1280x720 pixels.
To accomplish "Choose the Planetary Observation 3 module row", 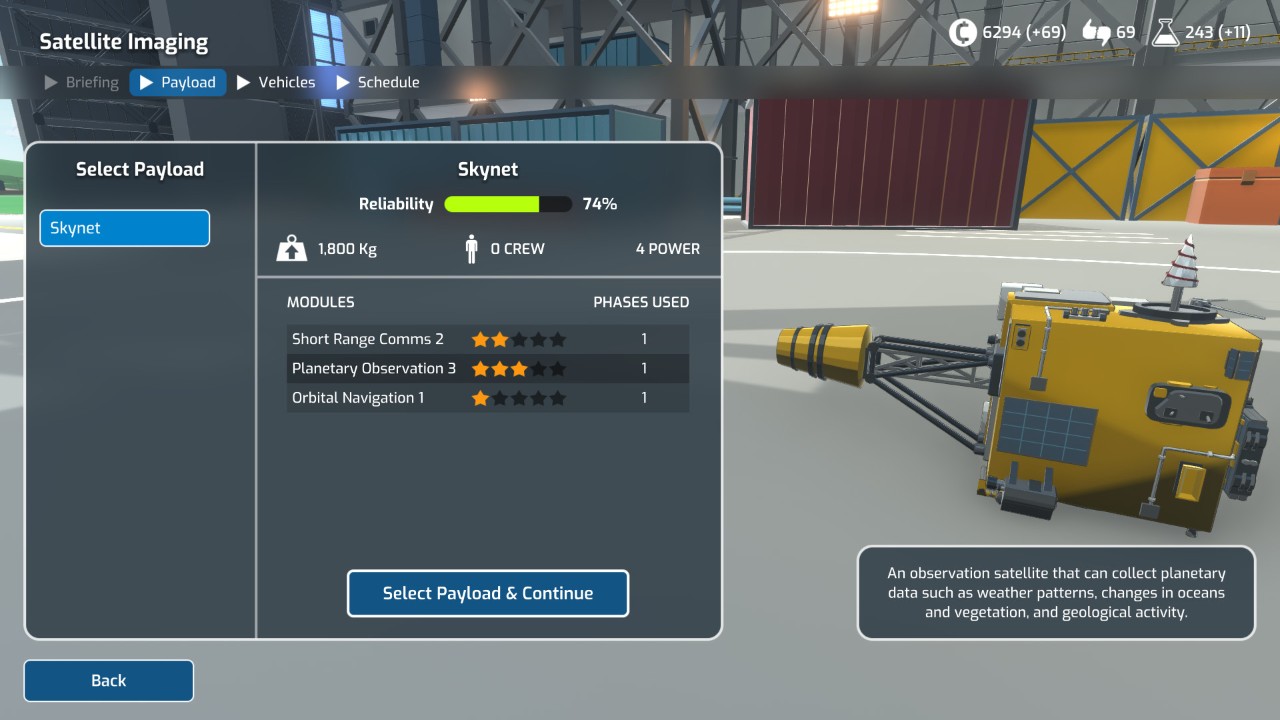I will (x=487, y=368).
